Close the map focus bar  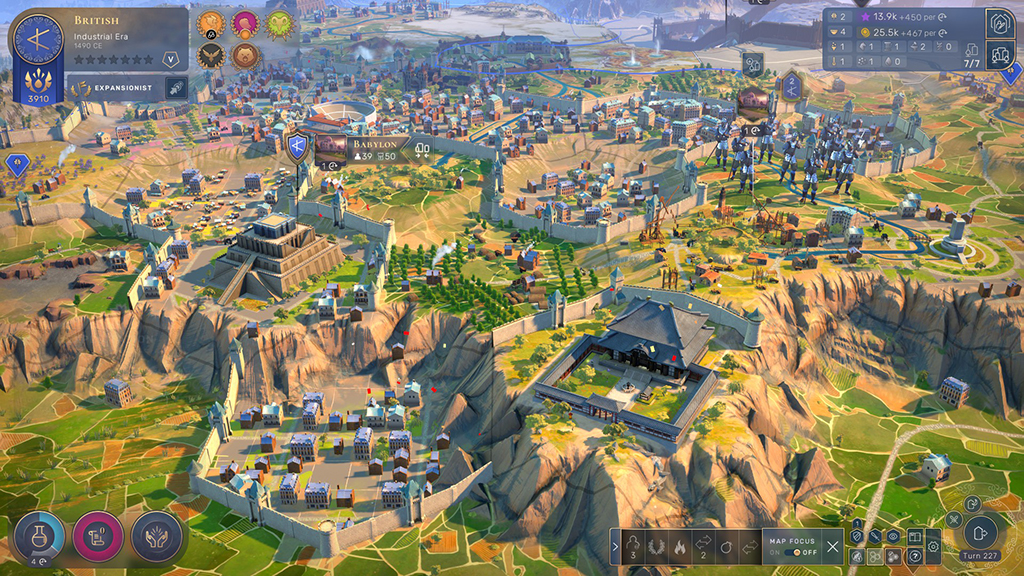(x=833, y=545)
